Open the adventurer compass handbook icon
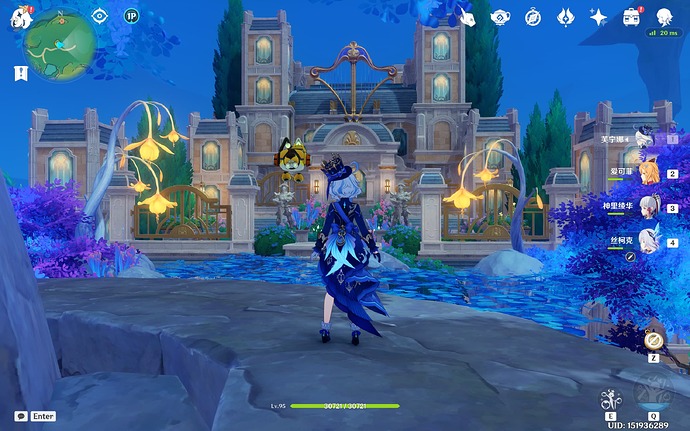690x431 pixels. pos(533,17)
